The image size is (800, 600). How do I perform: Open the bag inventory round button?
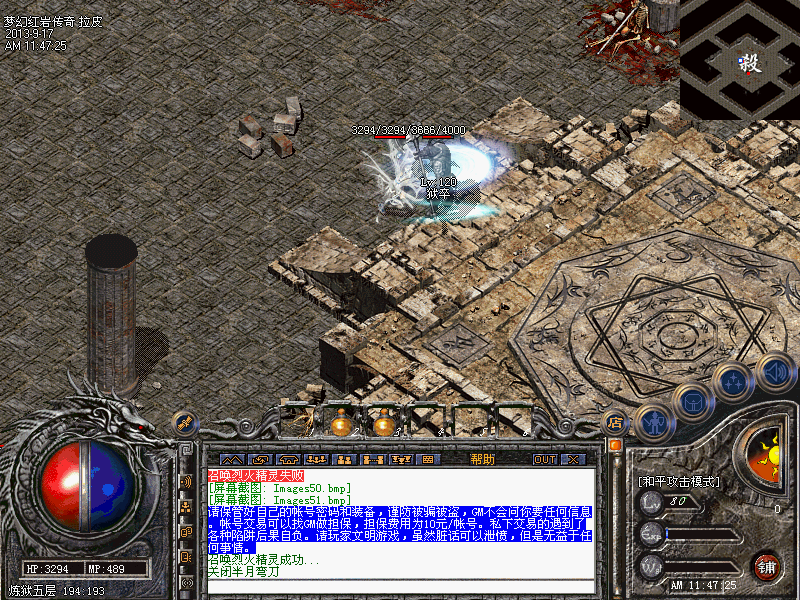click(692, 400)
